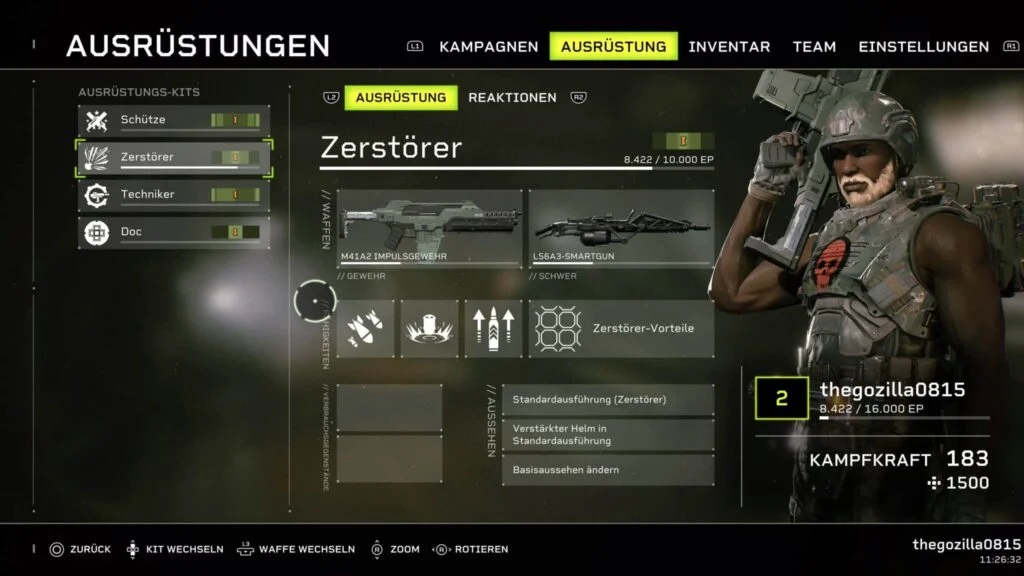This screenshot has height=576, width=1024.
Task: Choose the Techniker kit
Action: tap(175, 194)
